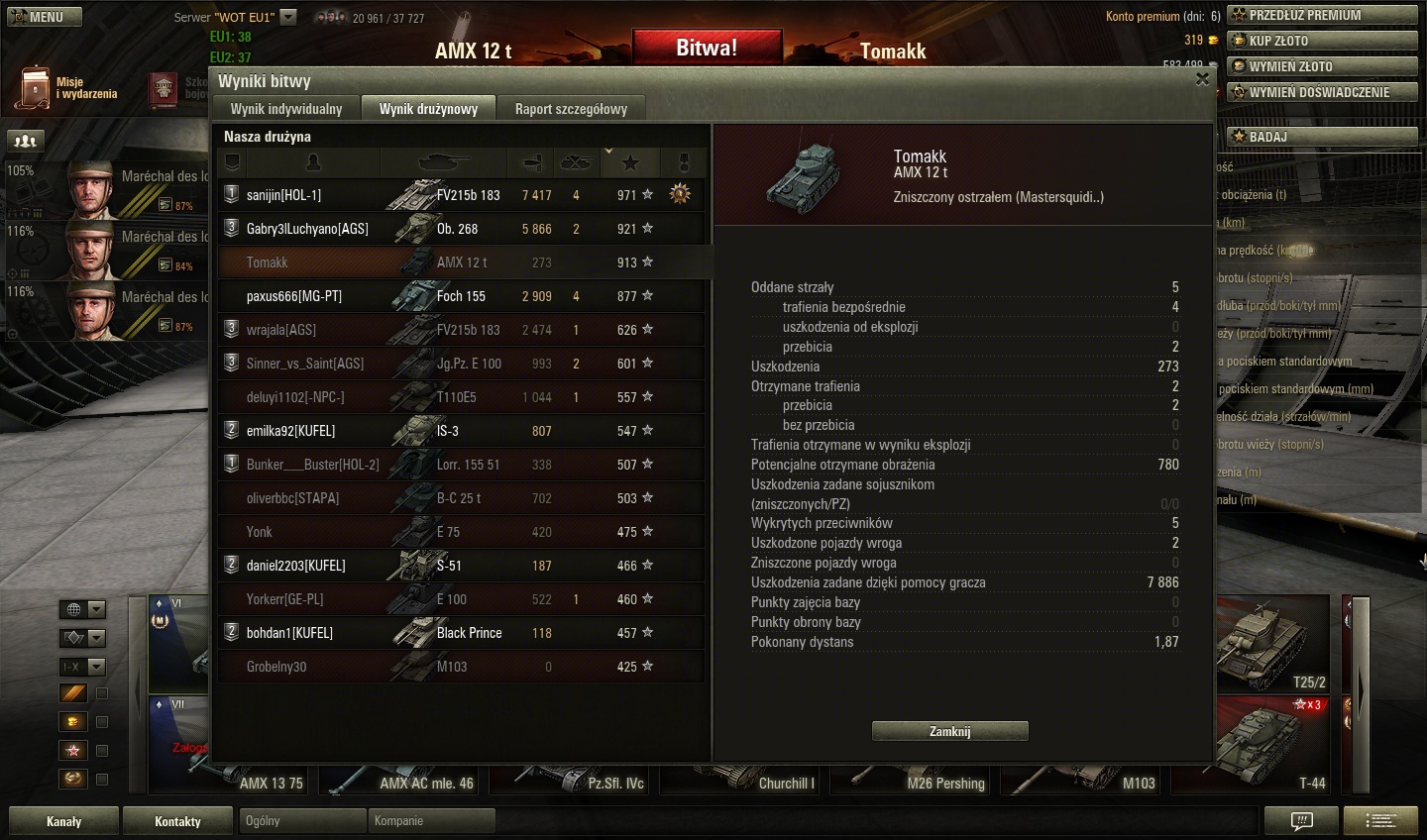Select the Wynik drużynowy tab

pyautogui.click(x=428, y=109)
